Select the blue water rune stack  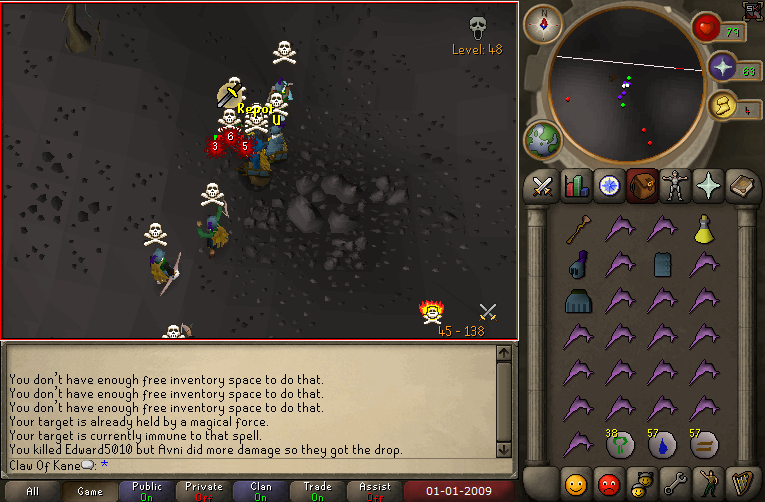[x=663, y=443]
